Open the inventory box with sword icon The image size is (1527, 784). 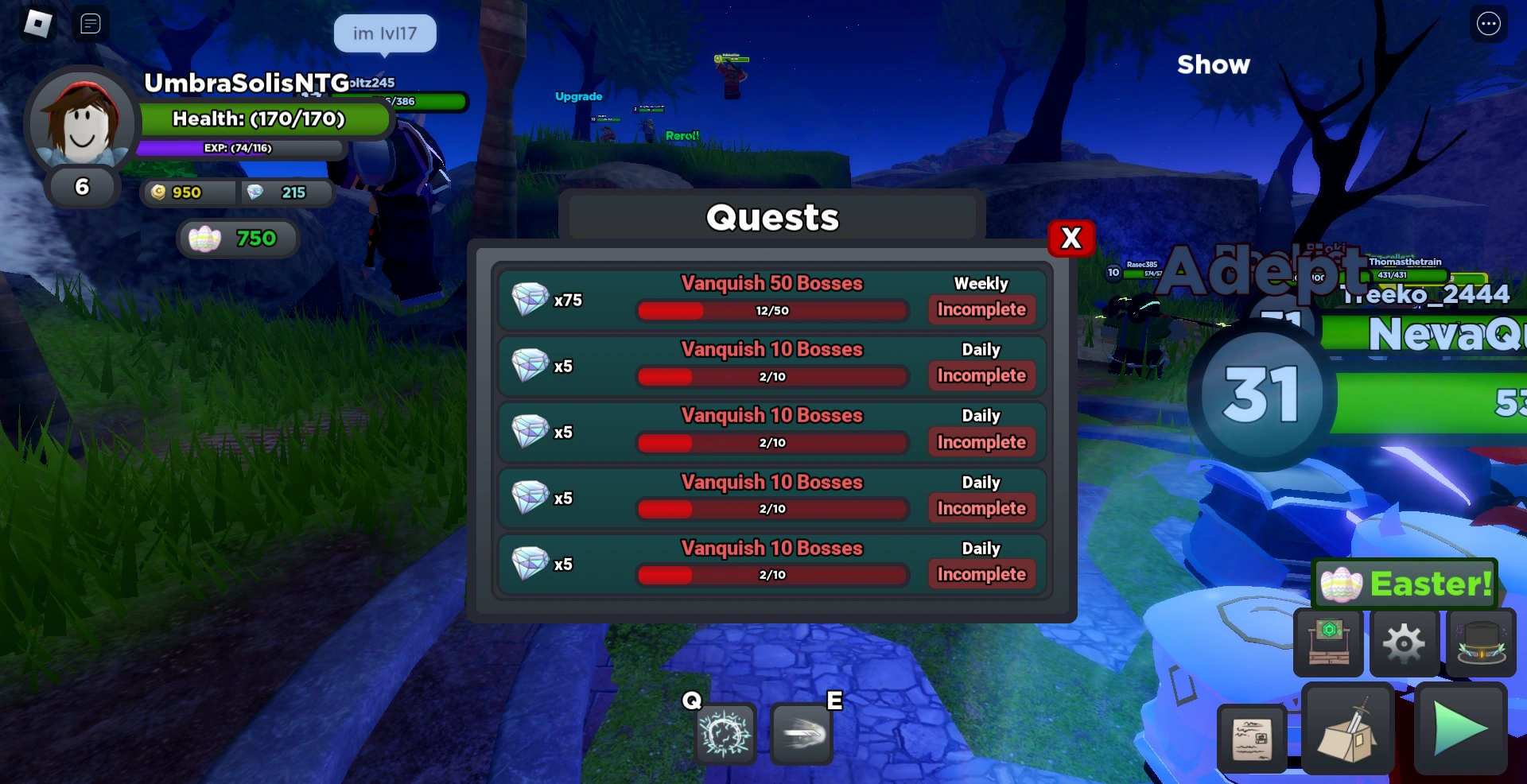[x=1348, y=729]
